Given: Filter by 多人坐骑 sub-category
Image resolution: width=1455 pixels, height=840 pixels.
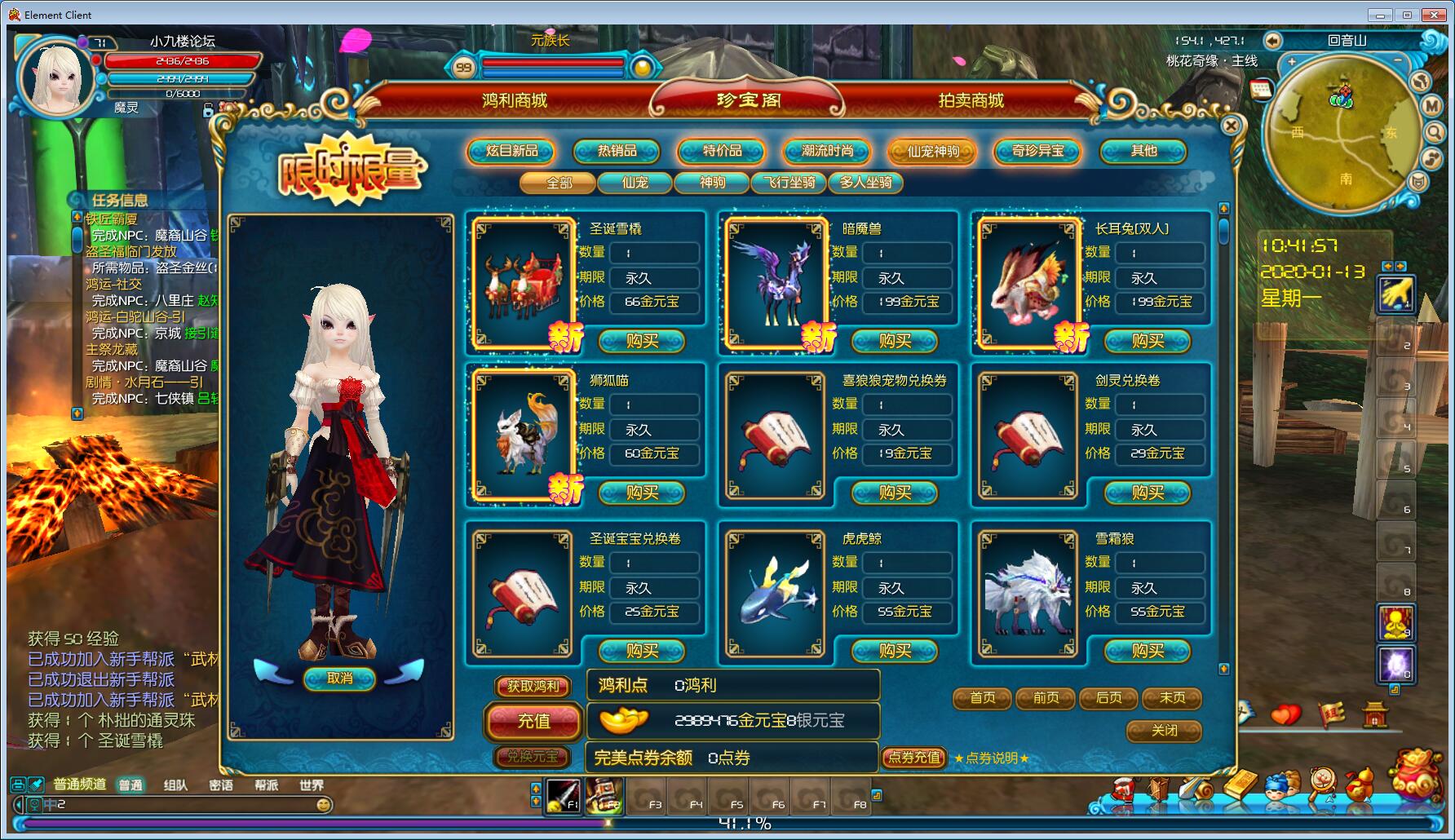Looking at the screenshot, I should click(866, 183).
